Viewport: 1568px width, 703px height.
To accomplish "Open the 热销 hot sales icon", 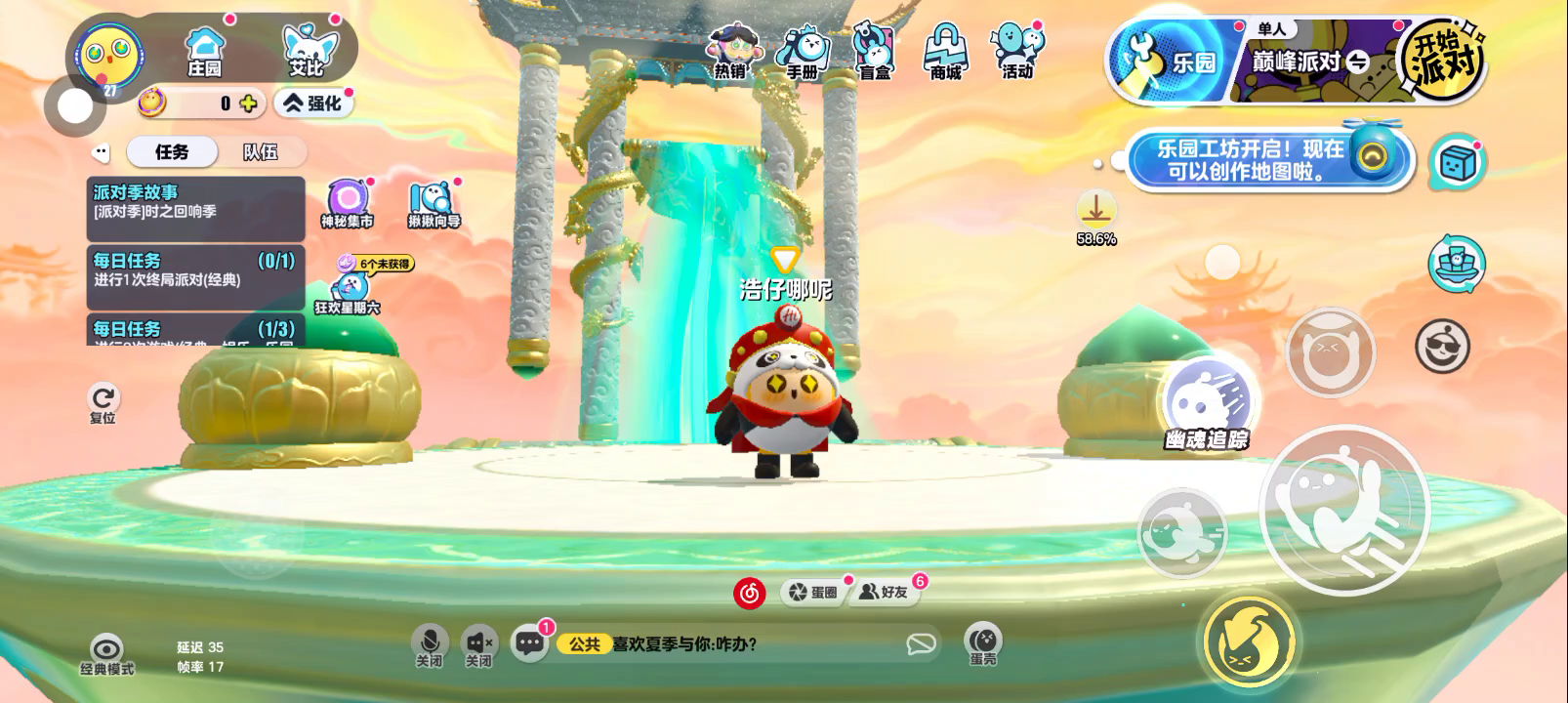I will pyautogui.click(x=730, y=52).
